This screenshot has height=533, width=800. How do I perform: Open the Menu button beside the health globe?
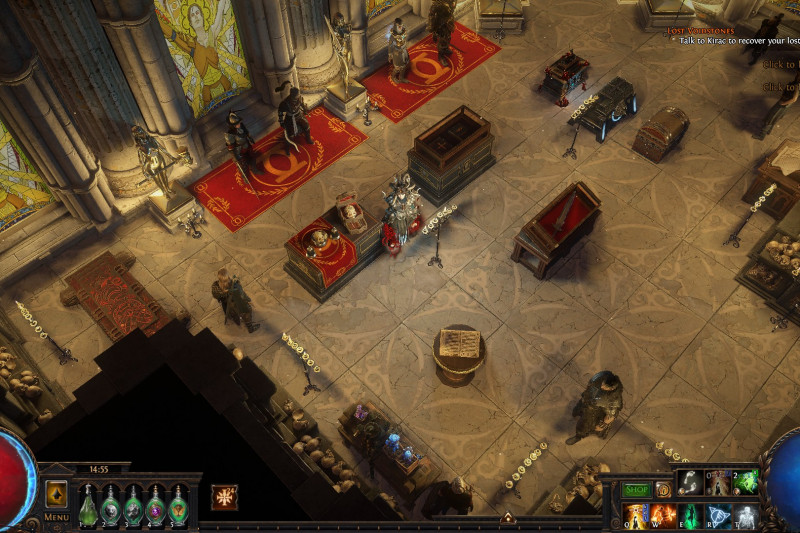[56, 517]
